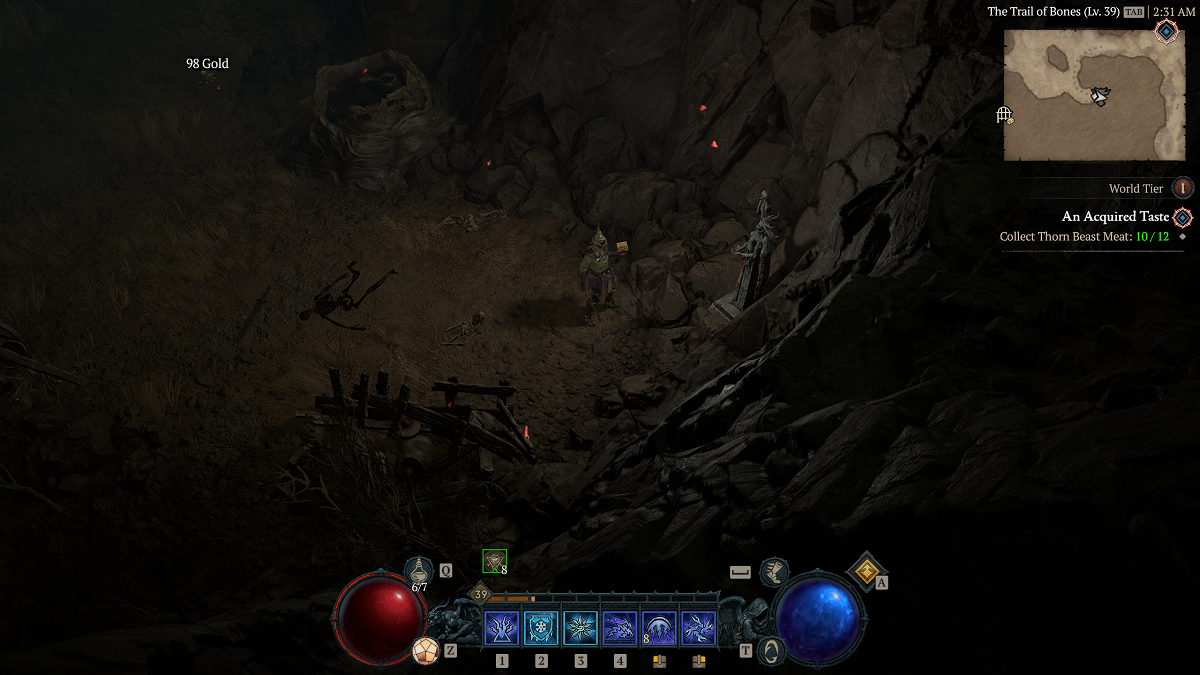Screen dimensions: 1200x675
Task: Trigger the frost starburst skill in slot 3
Action: click(x=580, y=628)
